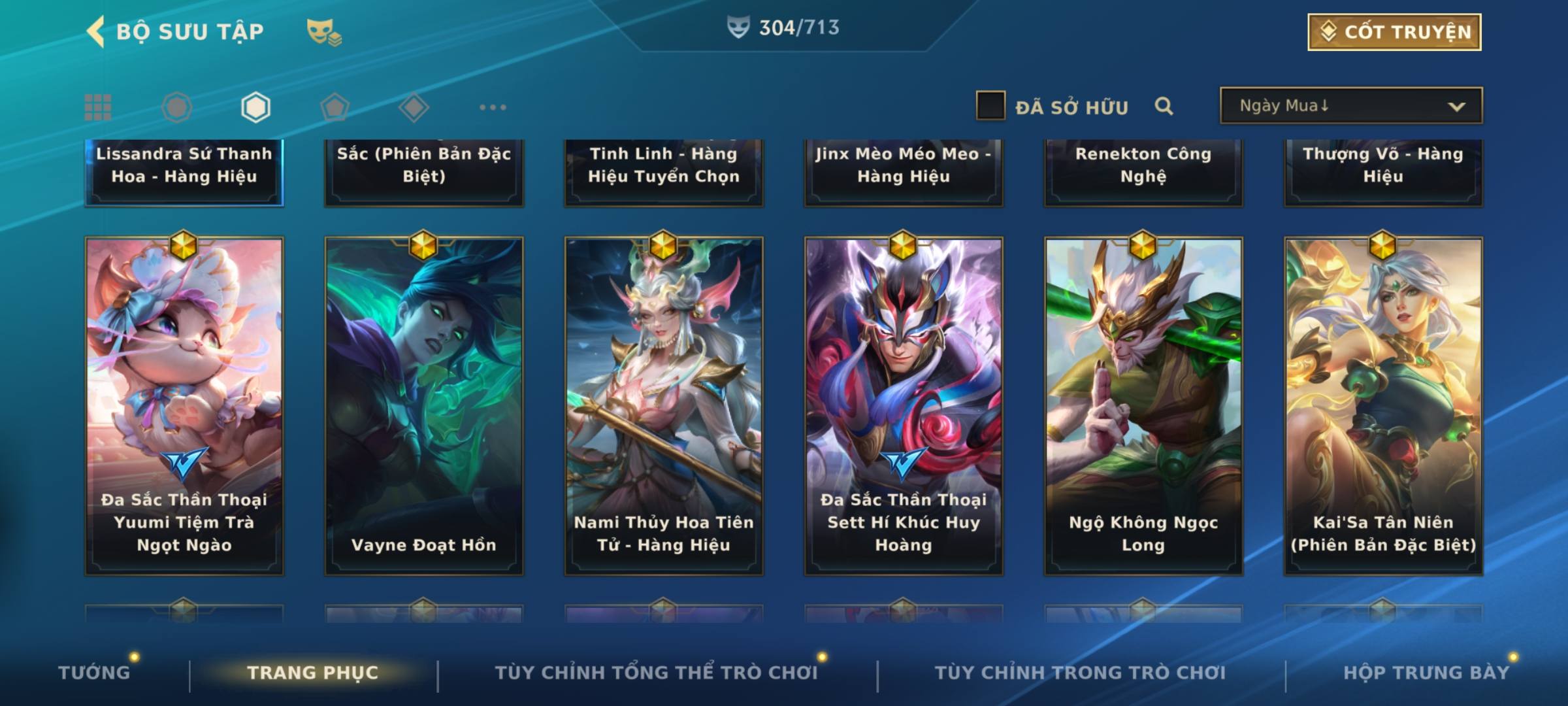The image size is (1568, 706).
Task: Select the Lissandra Sứ Thanh Hoa card
Action: pyautogui.click(x=184, y=171)
